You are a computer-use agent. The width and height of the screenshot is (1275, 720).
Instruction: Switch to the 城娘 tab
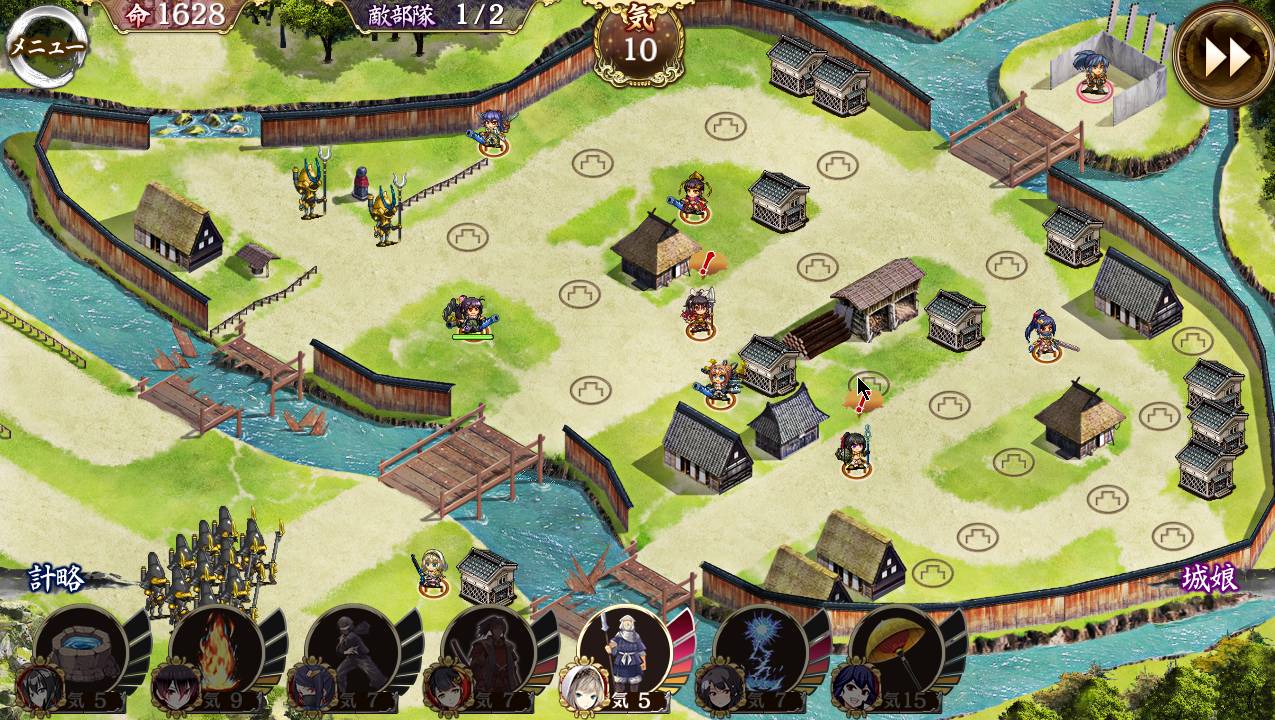tap(1209, 579)
